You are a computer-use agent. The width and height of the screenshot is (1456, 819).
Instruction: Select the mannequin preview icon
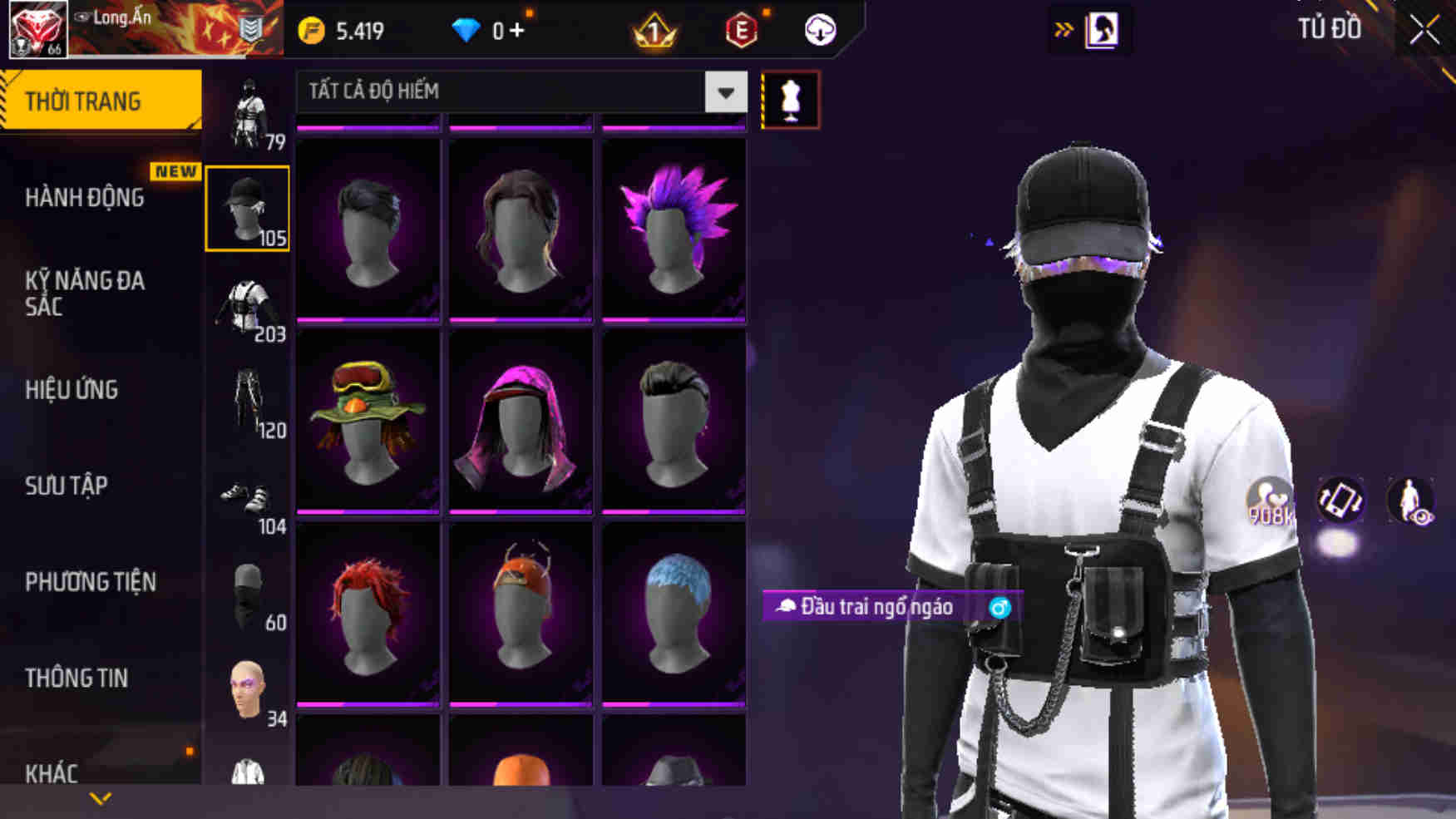click(790, 99)
